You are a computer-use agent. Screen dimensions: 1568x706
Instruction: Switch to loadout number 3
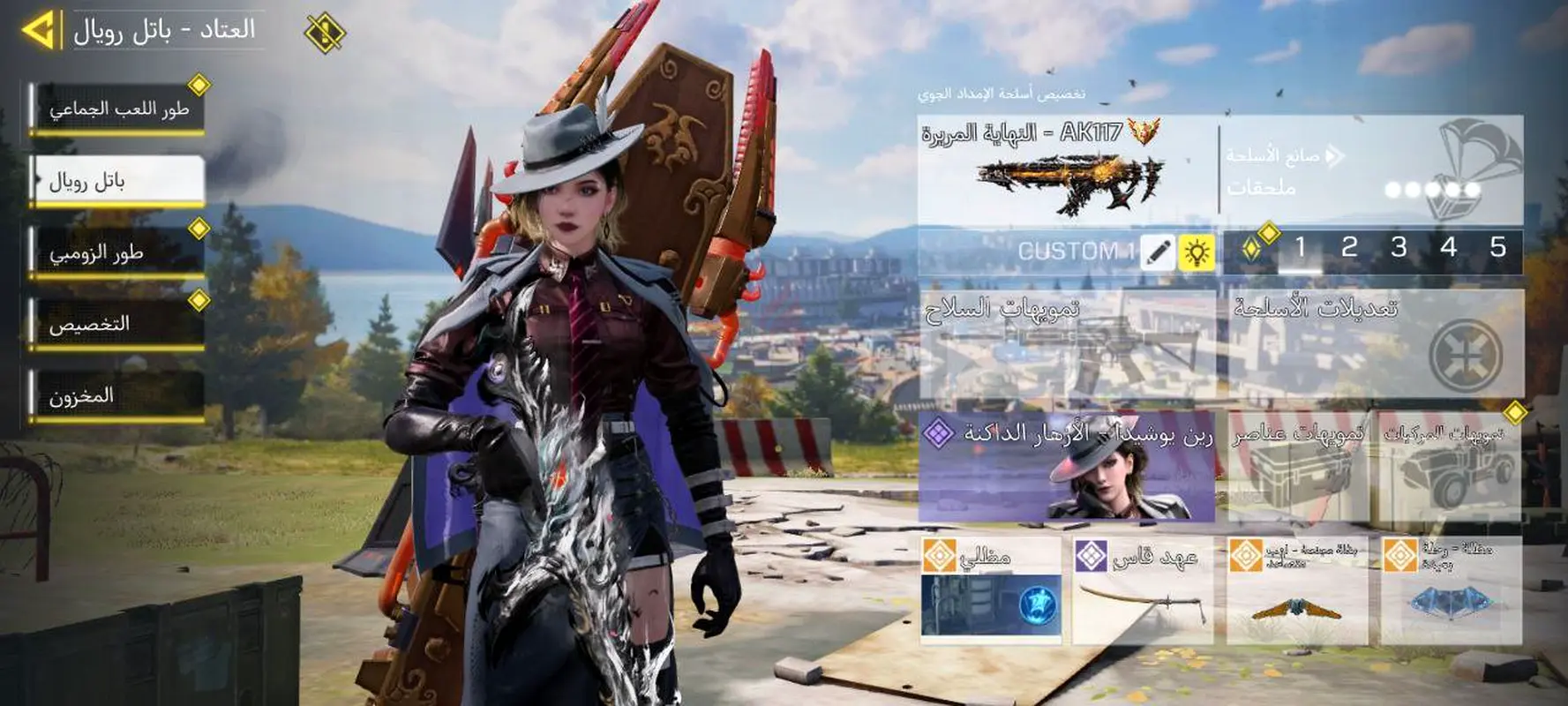coord(1399,248)
